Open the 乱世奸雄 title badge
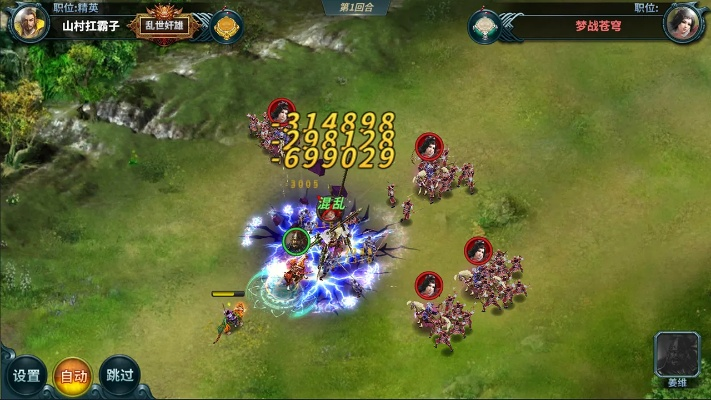This screenshot has height=400, width=711. pos(161,26)
